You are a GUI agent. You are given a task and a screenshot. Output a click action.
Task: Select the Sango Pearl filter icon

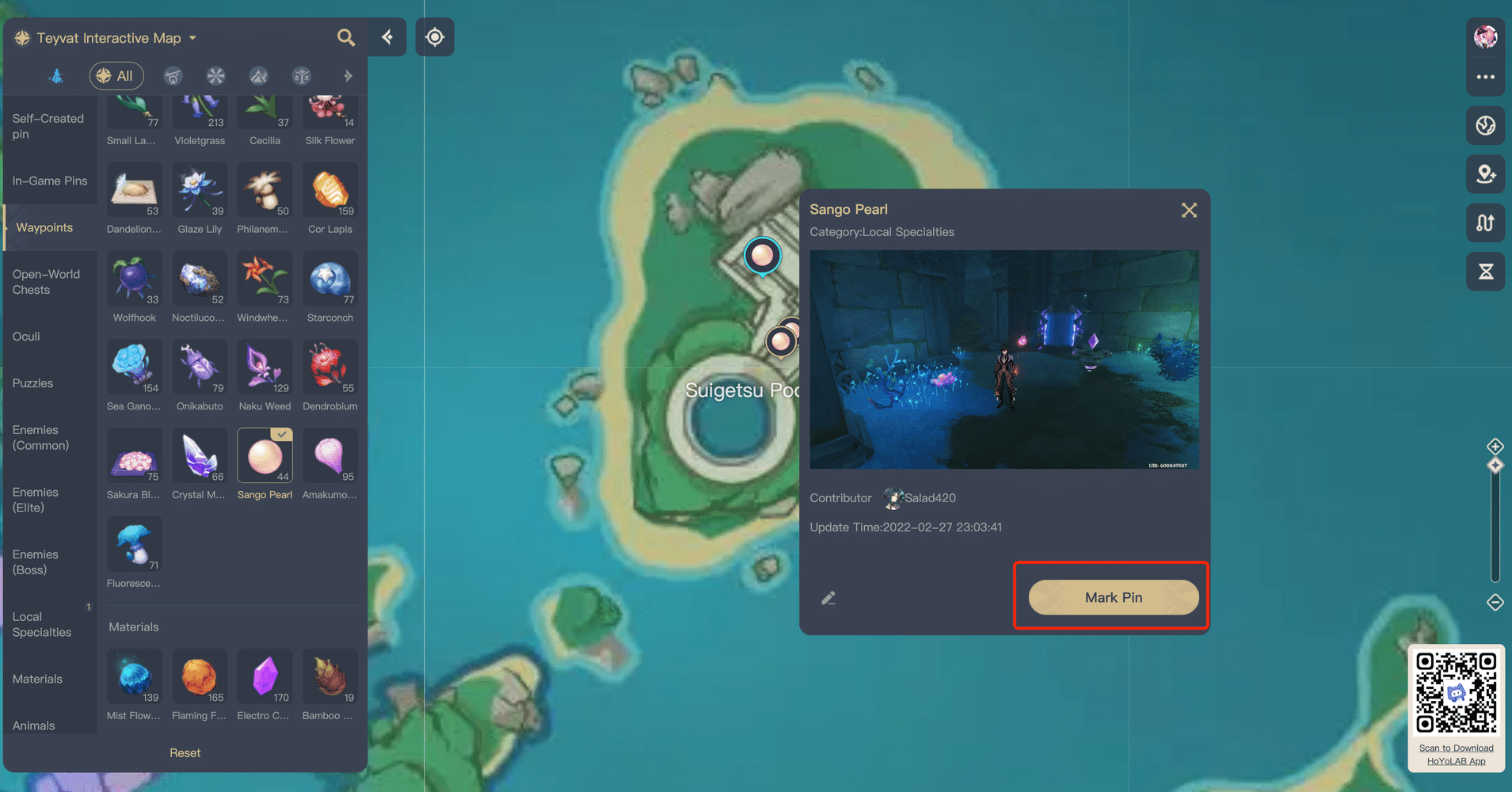tap(265, 455)
